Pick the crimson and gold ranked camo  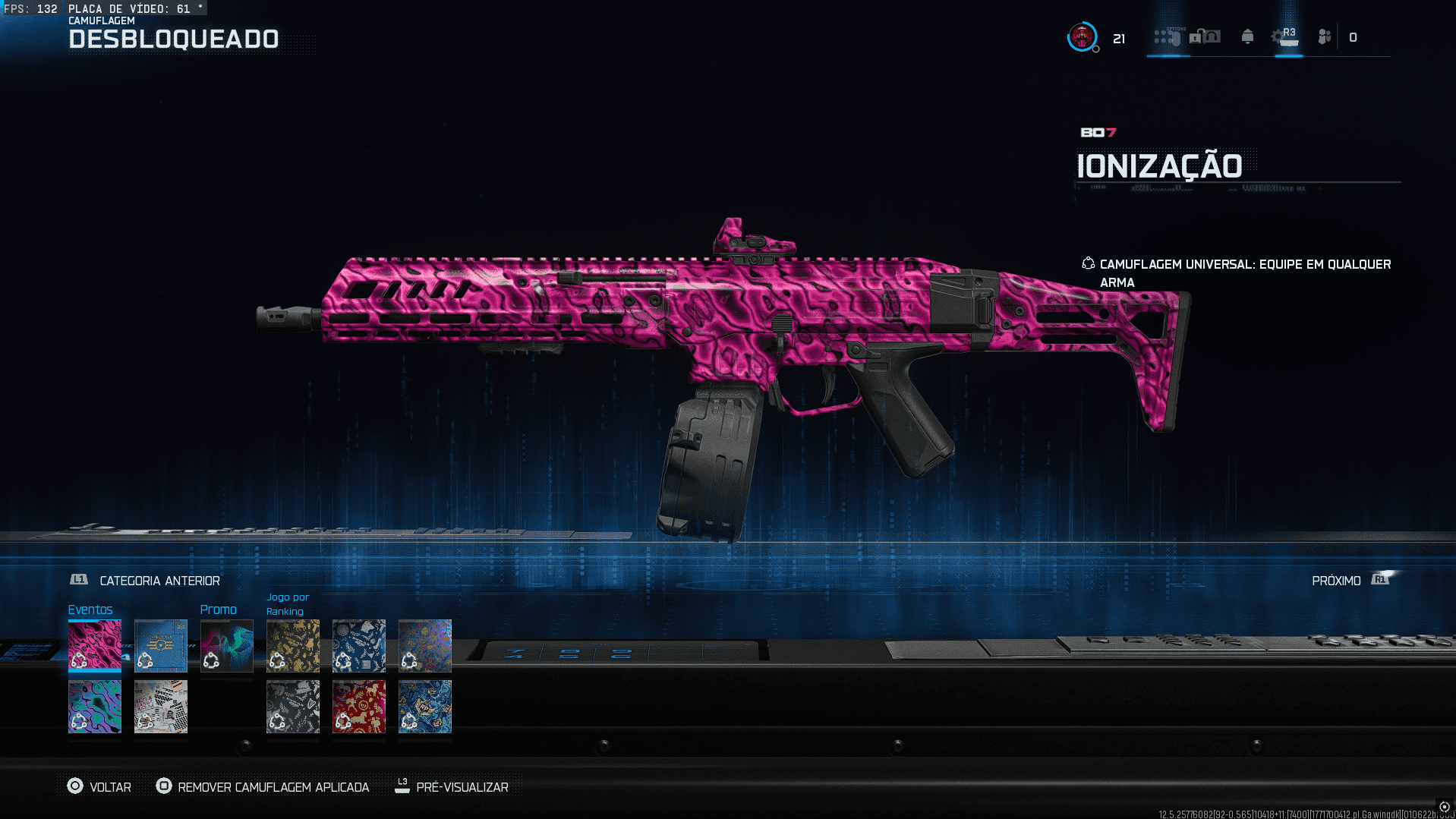pyautogui.click(x=359, y=706)
